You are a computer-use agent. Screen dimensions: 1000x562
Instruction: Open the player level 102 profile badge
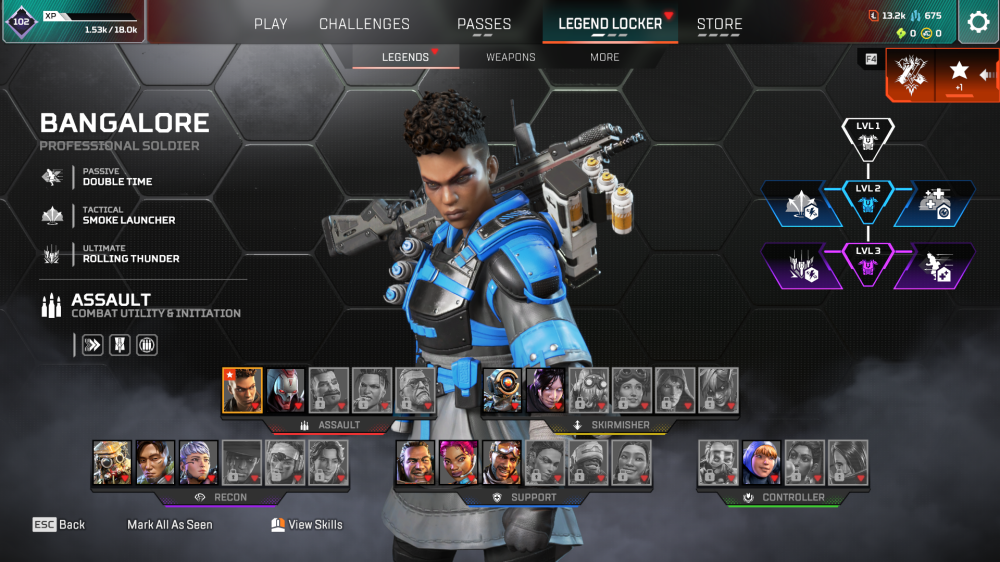(21, 21)
